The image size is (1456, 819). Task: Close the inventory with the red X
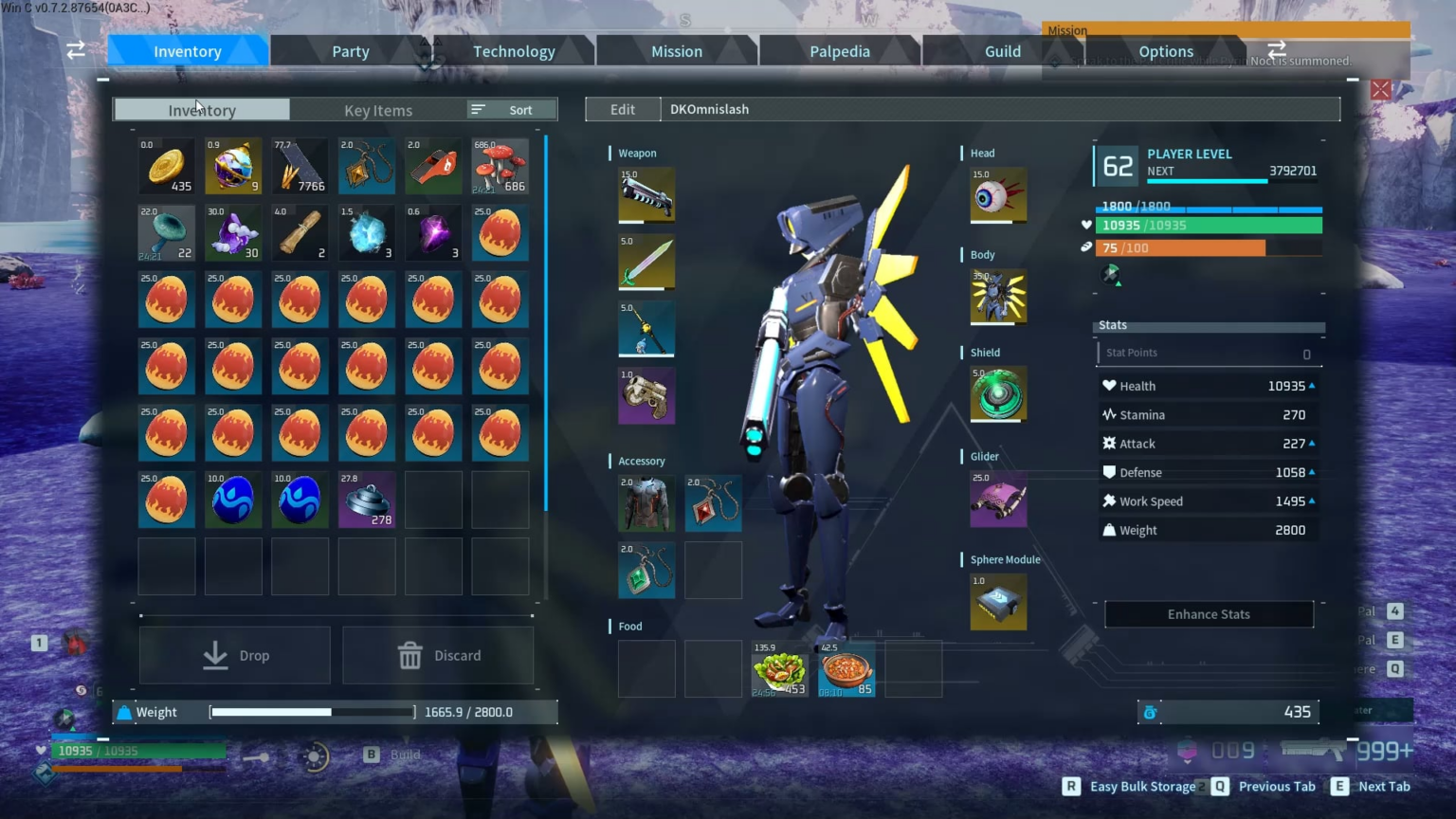pos(1380,90)
